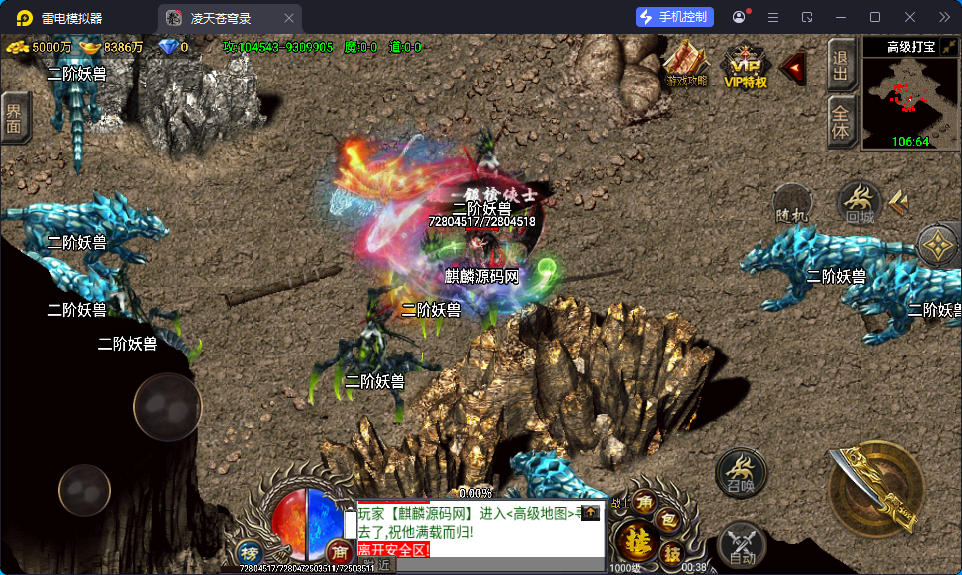Toggle minimap size with the corner arrow button
962x575 pixels.
point(949,47)
